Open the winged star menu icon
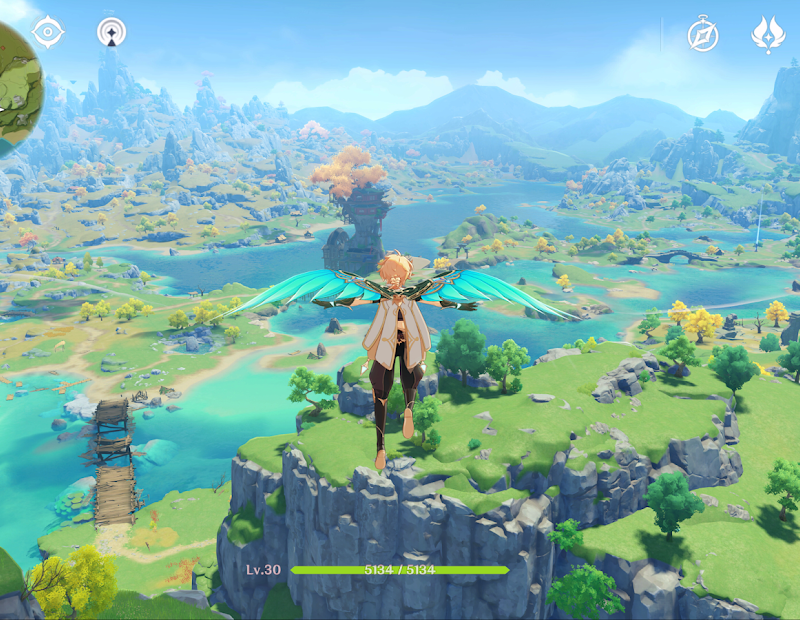This screenshot has height=620, width=800. click(x=768, y=36)
